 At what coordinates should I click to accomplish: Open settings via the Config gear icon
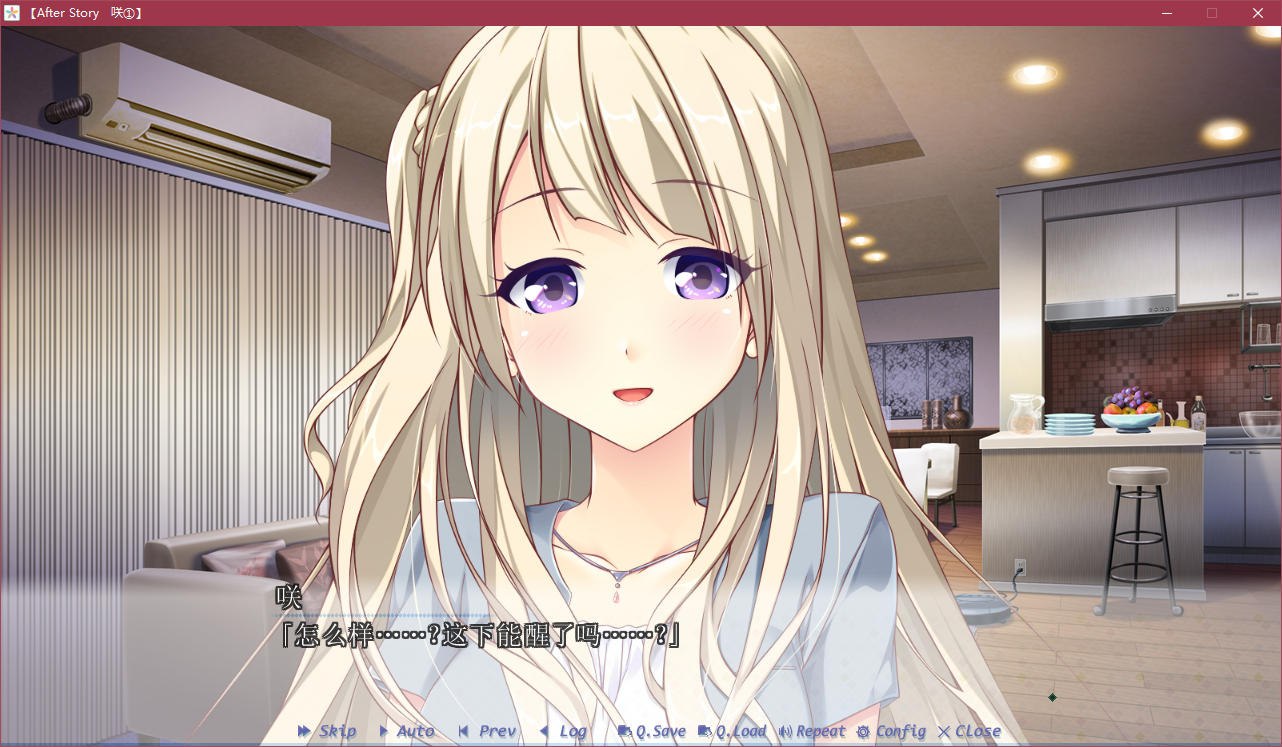click(862, 731)
